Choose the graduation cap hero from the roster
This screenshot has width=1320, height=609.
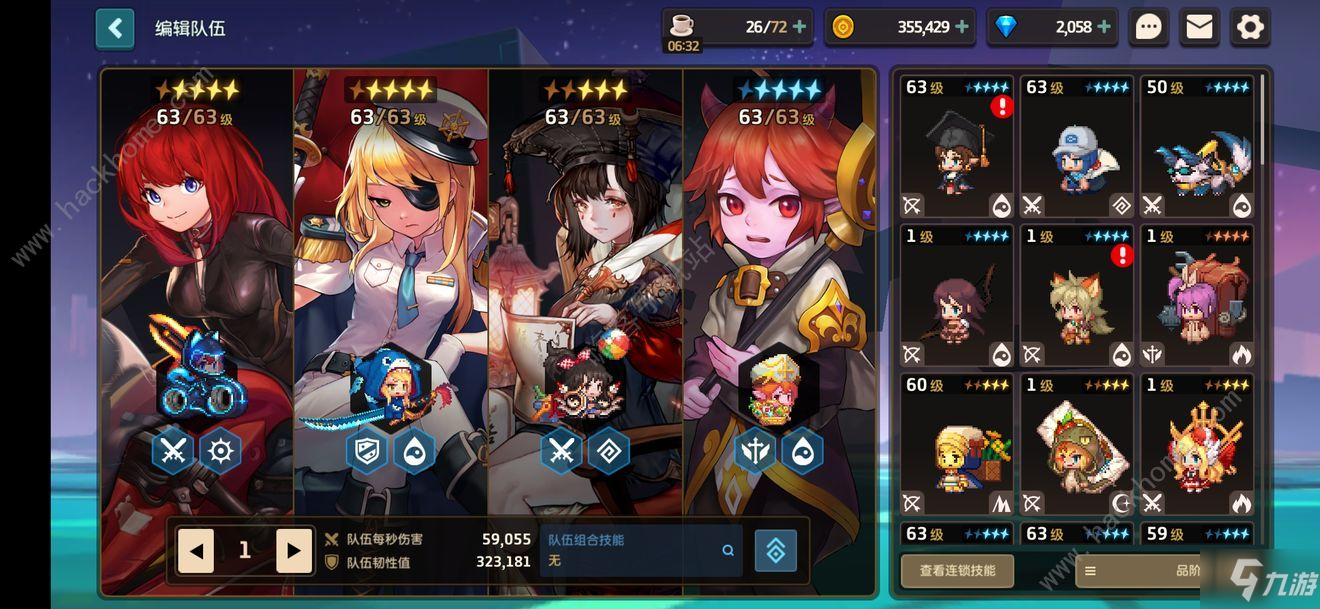(957, 147)
